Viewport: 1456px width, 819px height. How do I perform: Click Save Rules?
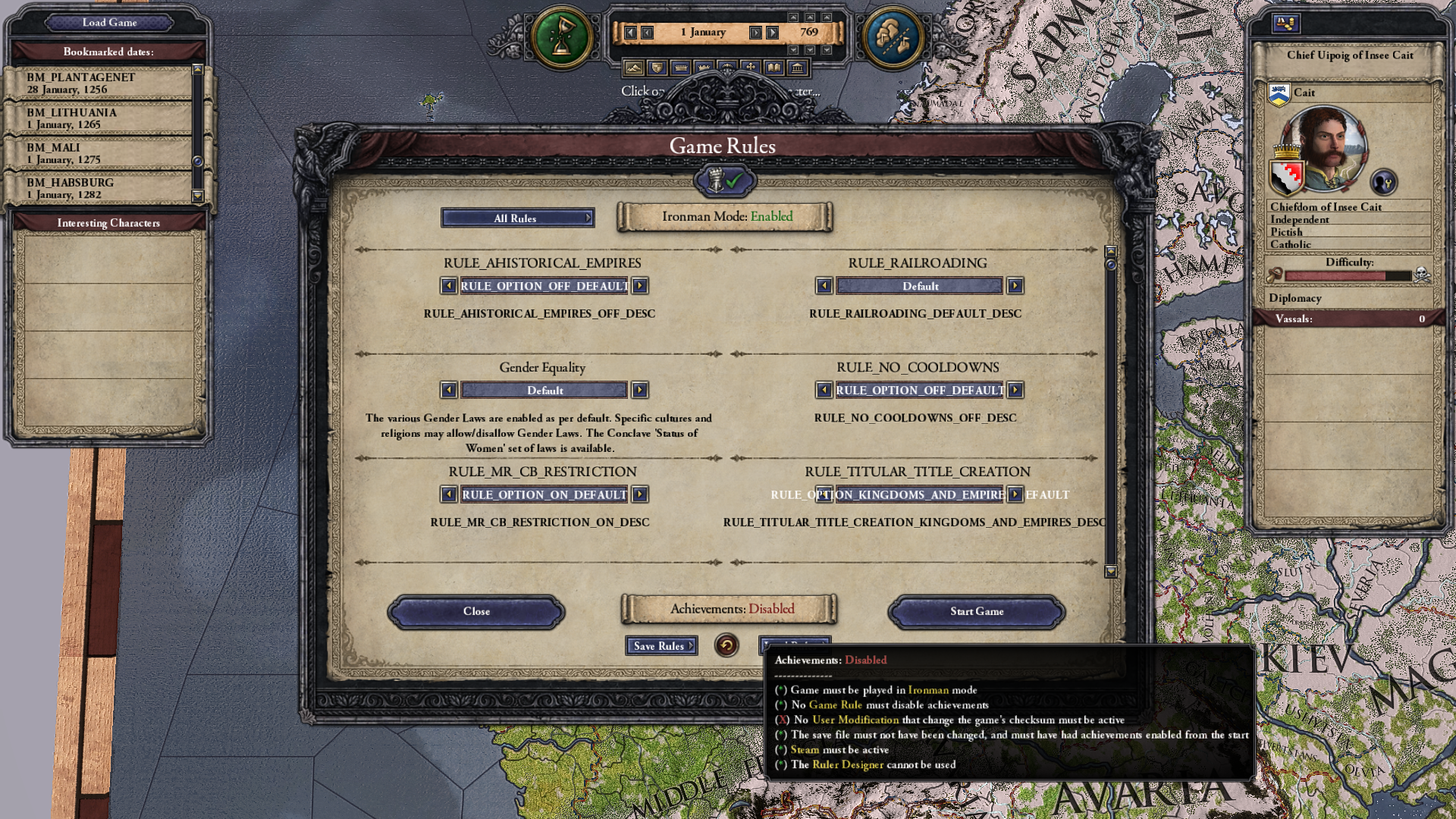[x=659, y=646]
